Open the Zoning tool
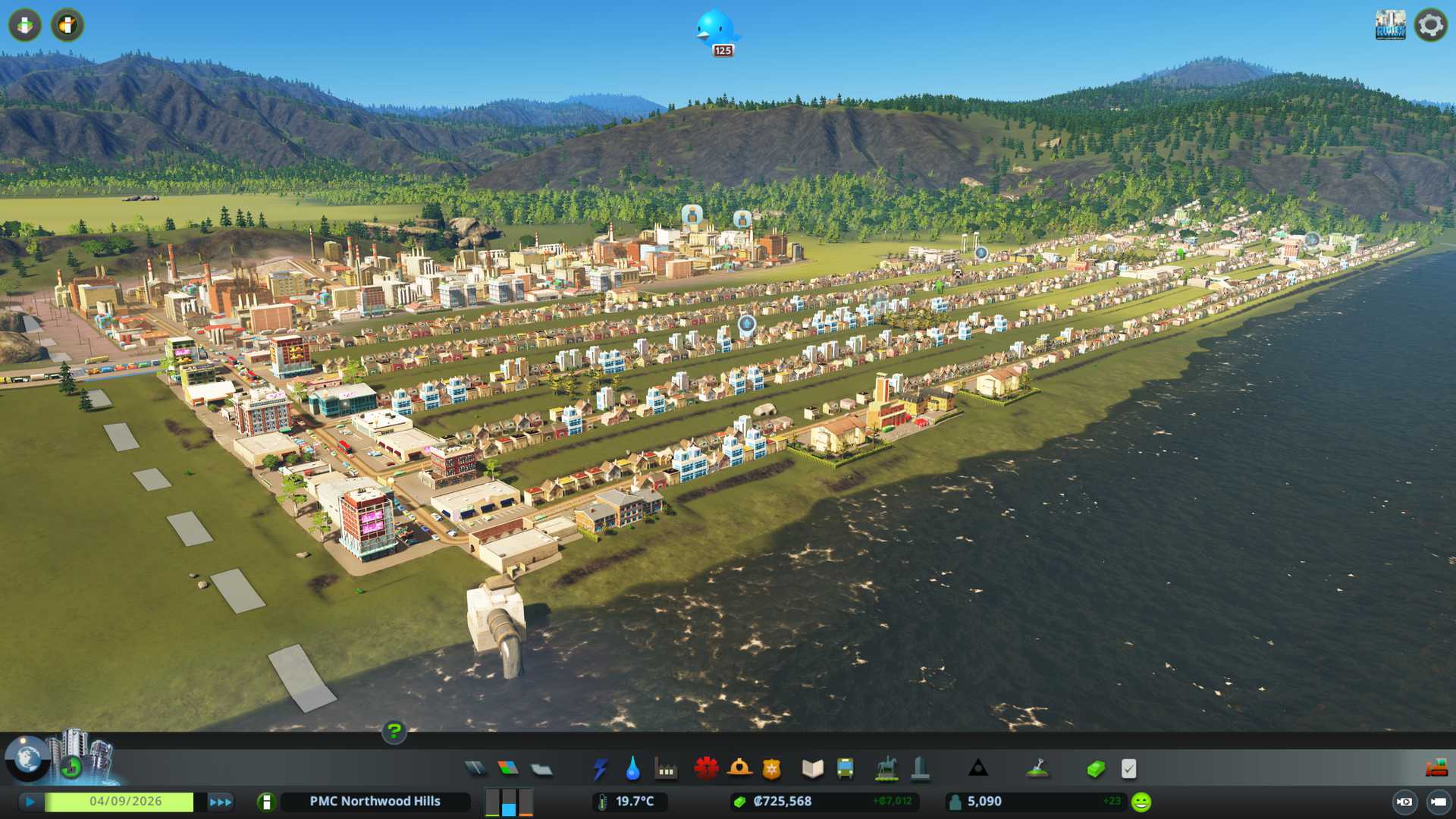This screenshot has height=819, width=1456. click(x=508, y=769)
